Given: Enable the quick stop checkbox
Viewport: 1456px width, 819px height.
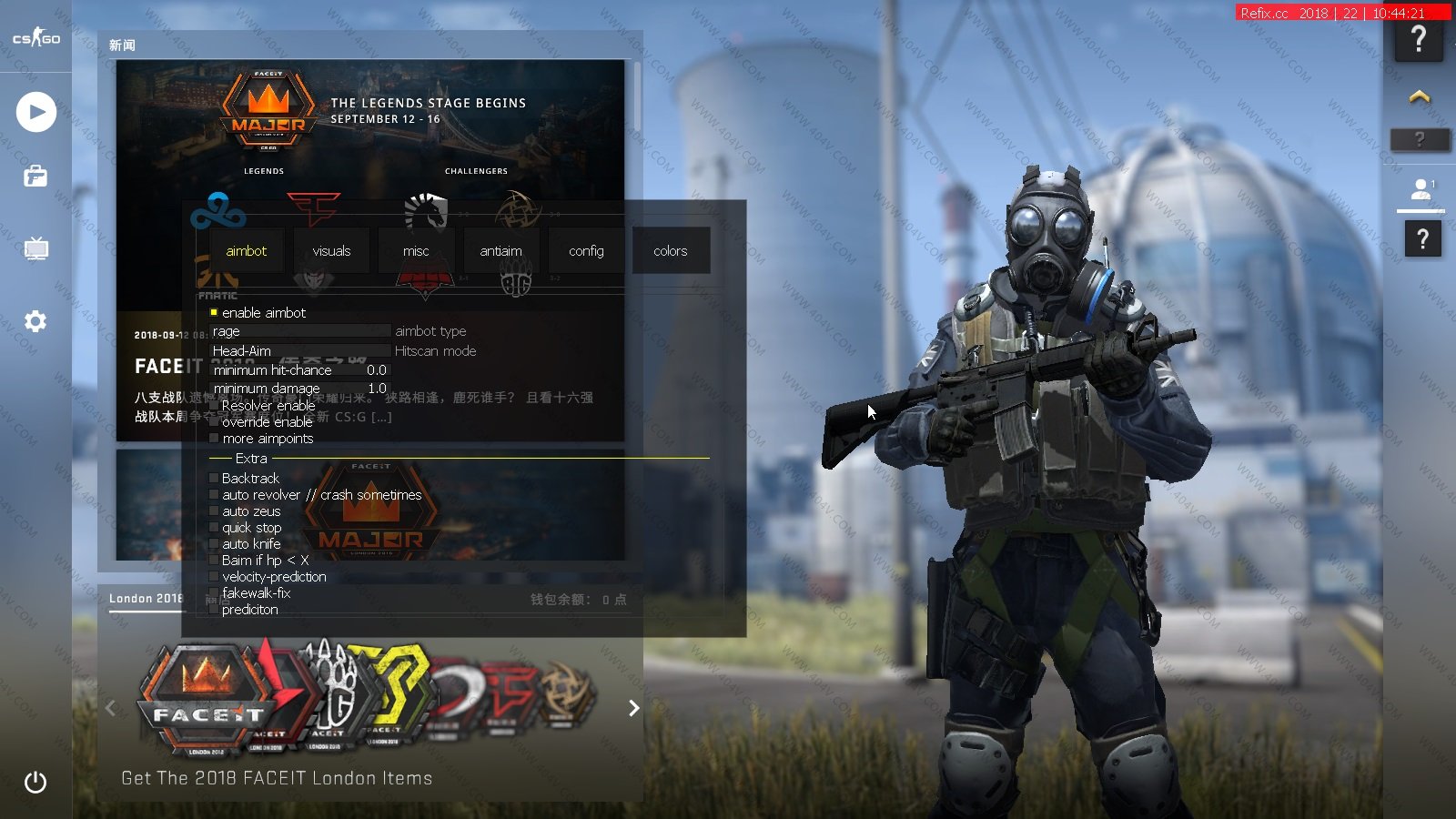Looking at the screenshot, I should (214, 528).
